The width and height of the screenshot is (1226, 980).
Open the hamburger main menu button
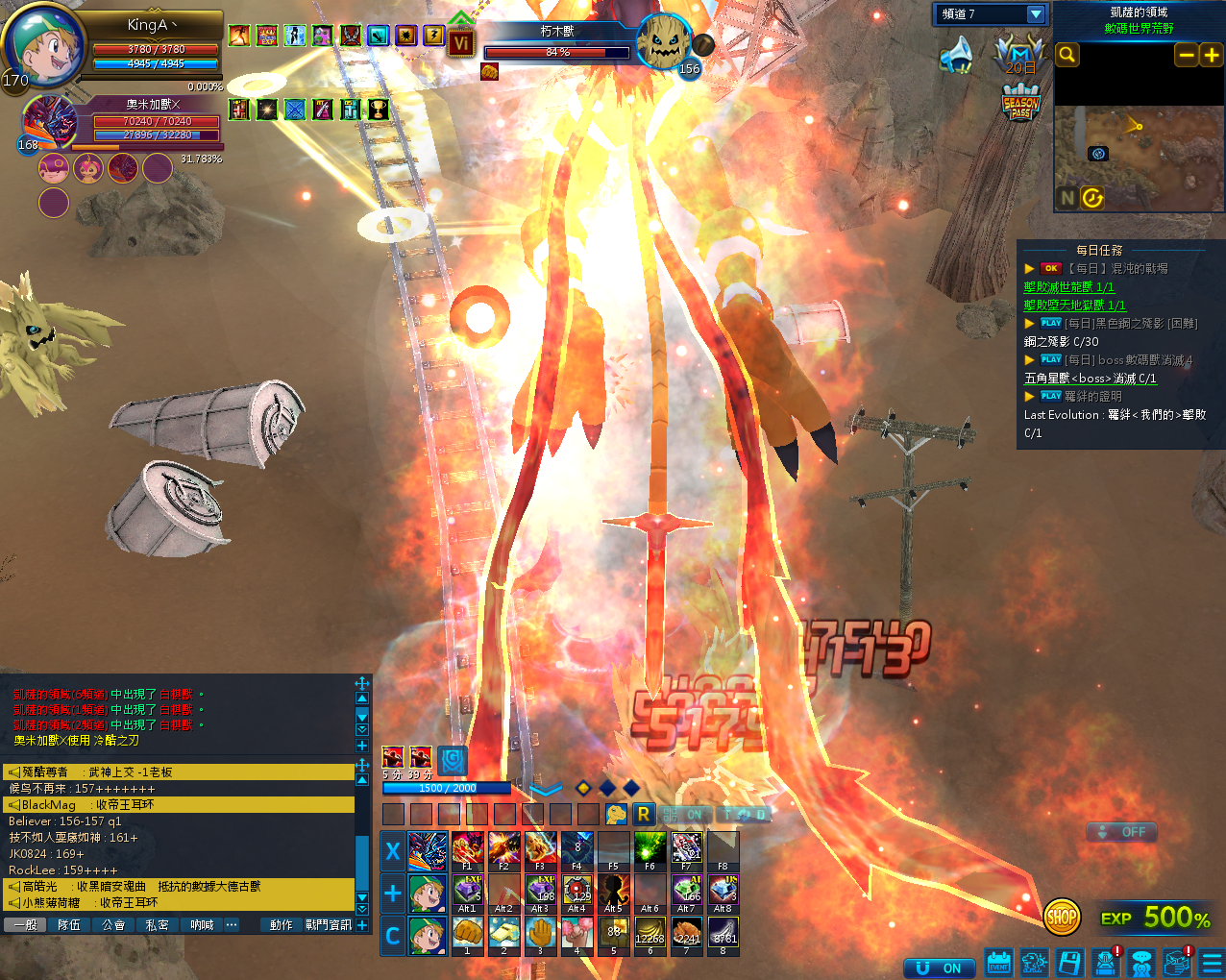pyautogui.click(x=1212, y=963)
